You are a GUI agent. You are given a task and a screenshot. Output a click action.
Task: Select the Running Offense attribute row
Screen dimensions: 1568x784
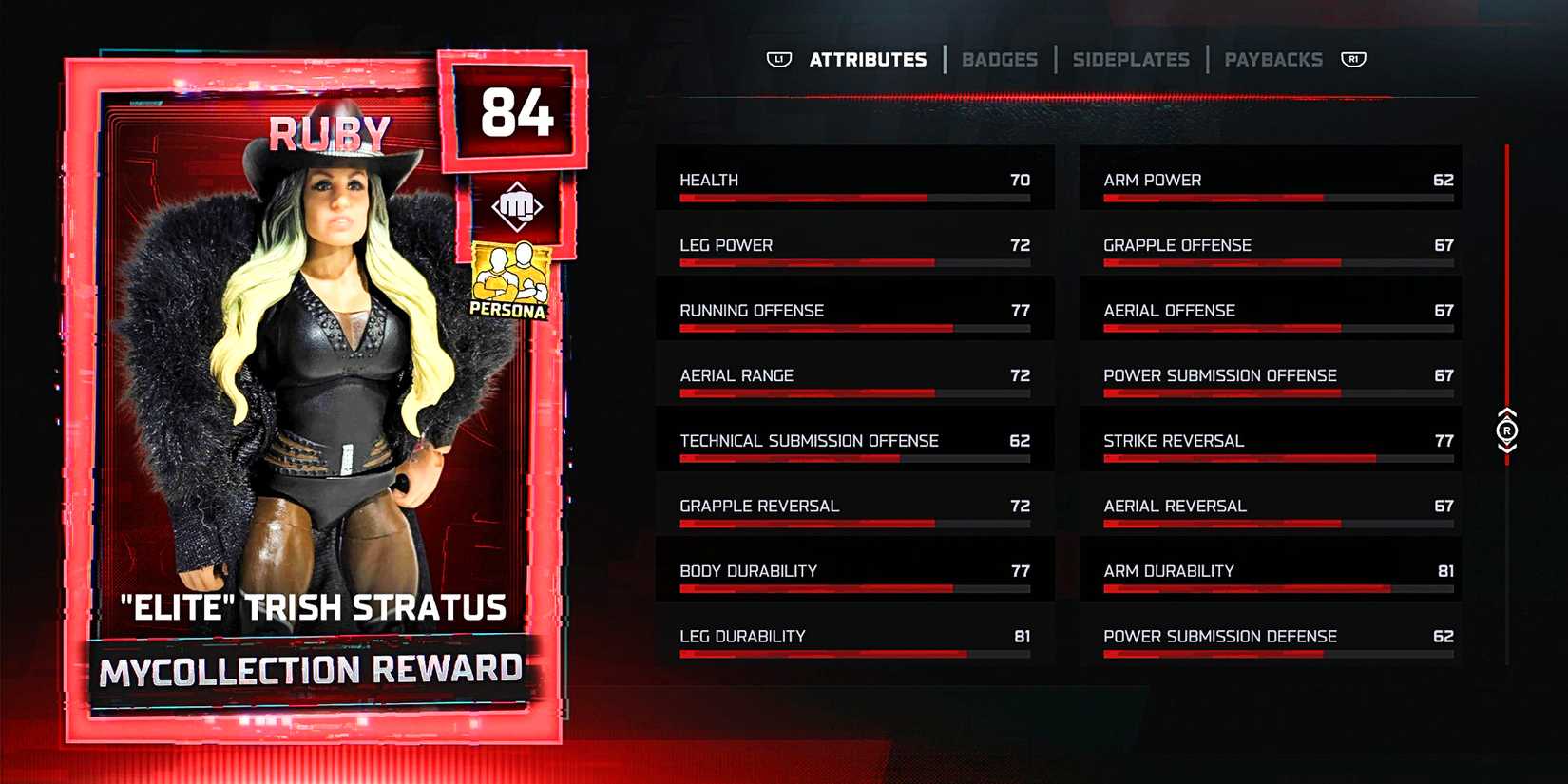(853, 309)
